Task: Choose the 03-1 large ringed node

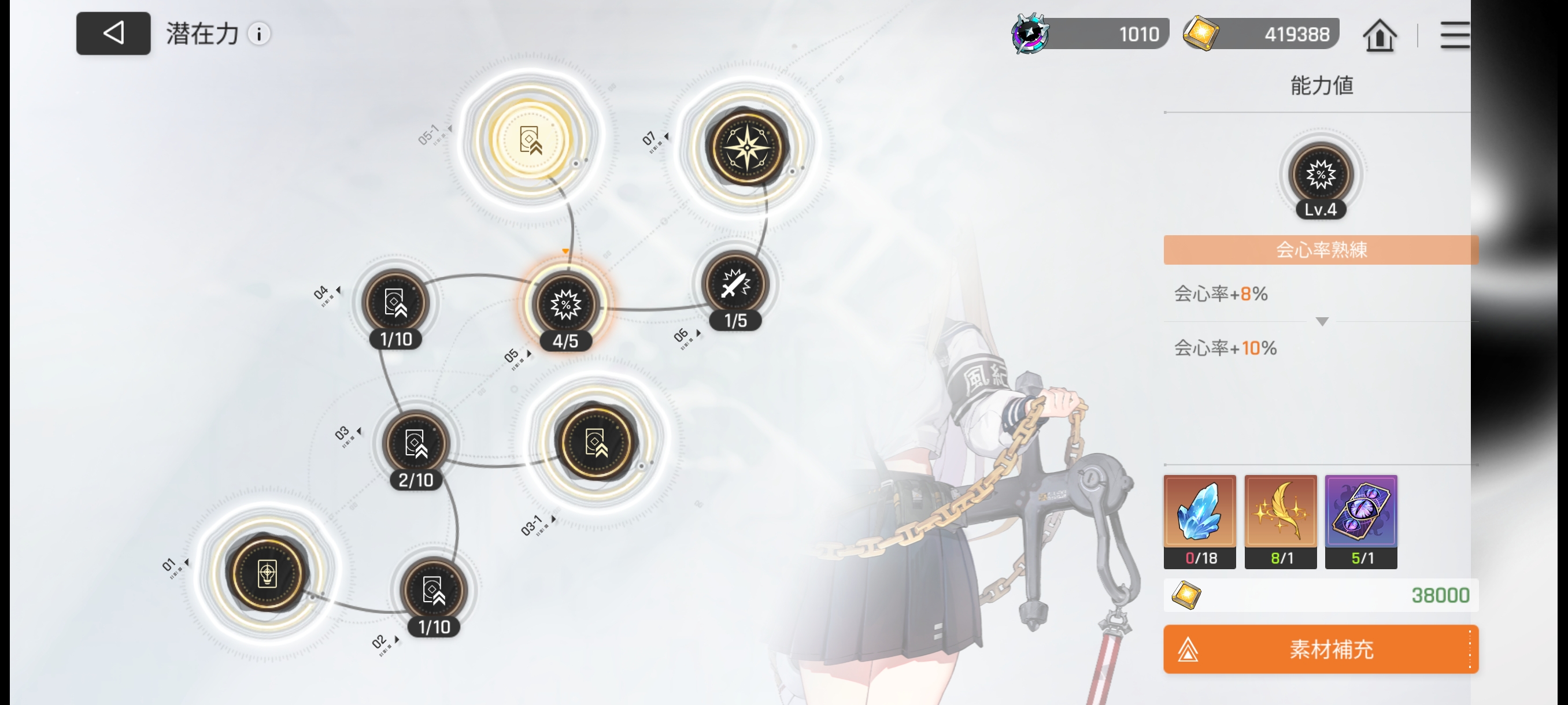Action: pos(596,442)
